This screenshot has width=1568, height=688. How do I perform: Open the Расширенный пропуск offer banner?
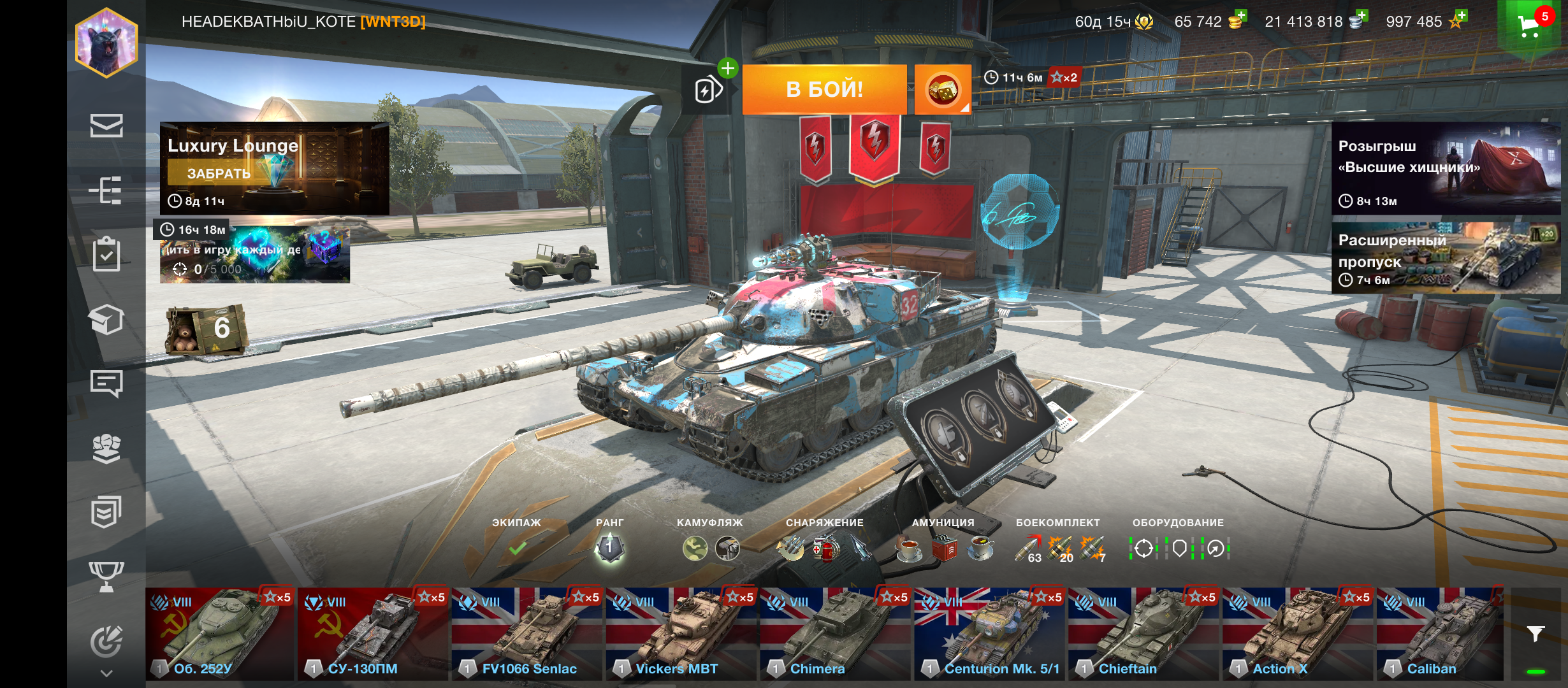tap(1446, 259)
